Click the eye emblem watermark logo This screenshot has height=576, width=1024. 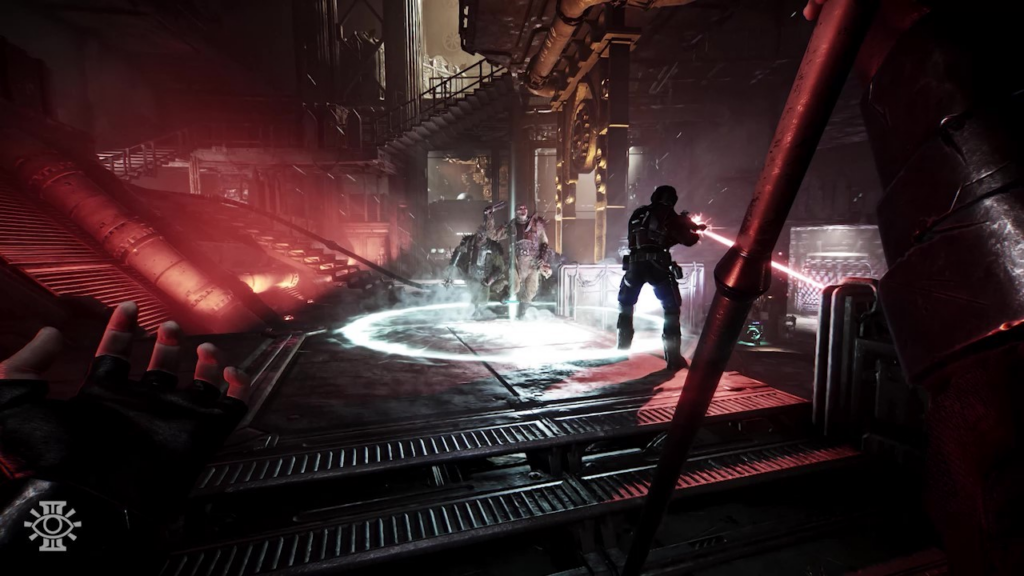[x=52, y=525]
